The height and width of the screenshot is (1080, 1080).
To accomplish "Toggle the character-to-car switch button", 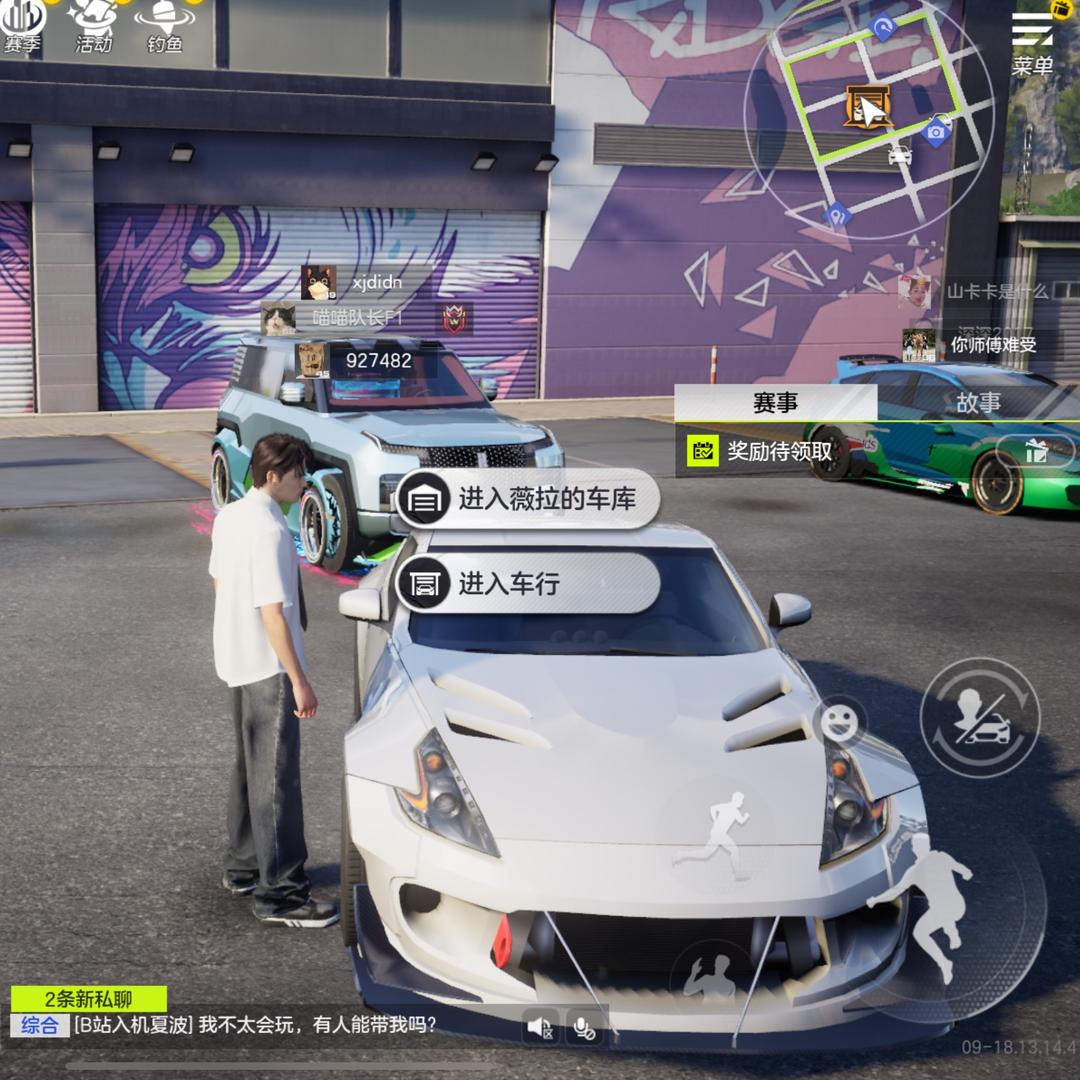I will point(979,718).
